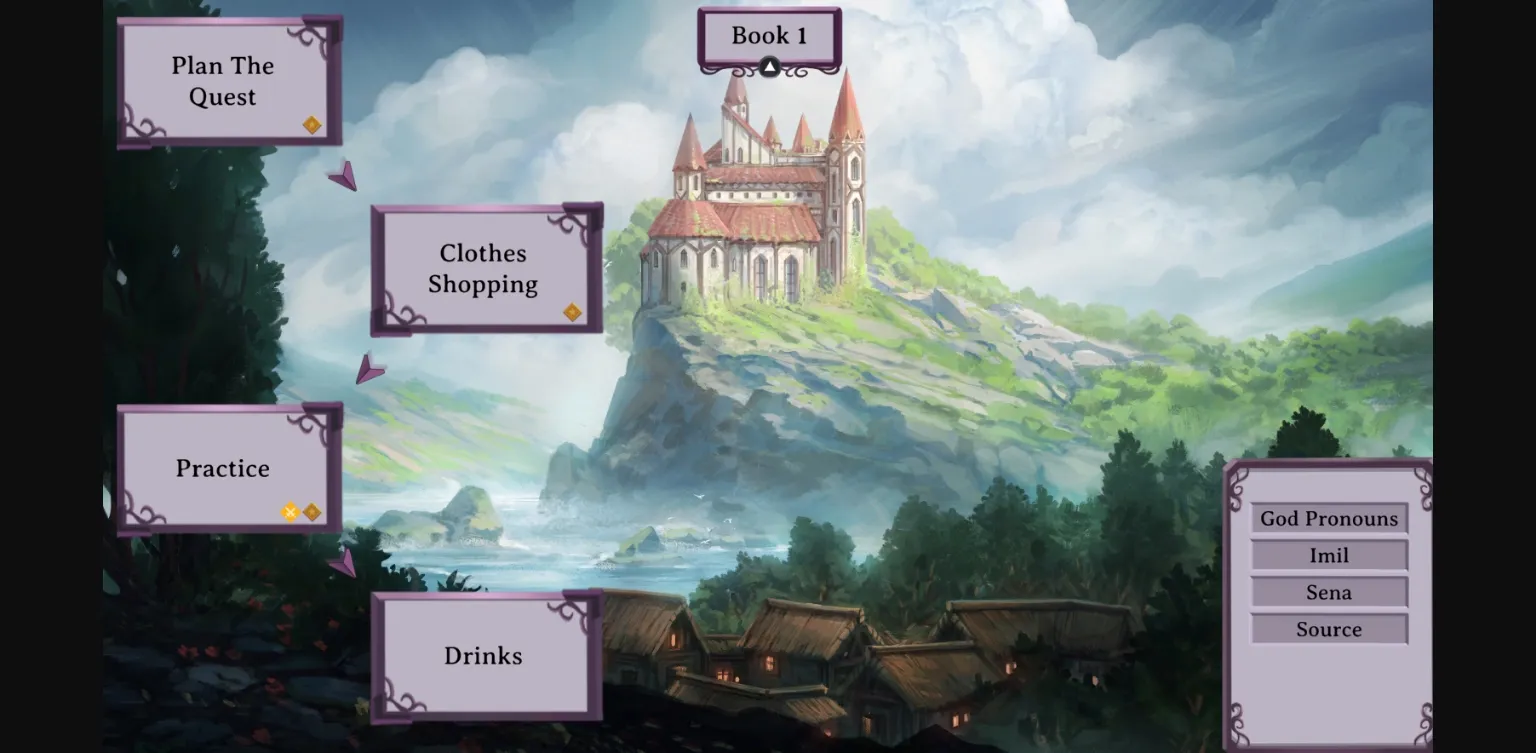This screenshot has height=753, width=1536.
Task: Open the God Pronouns settings
Action: click(x=1328, y=518)
